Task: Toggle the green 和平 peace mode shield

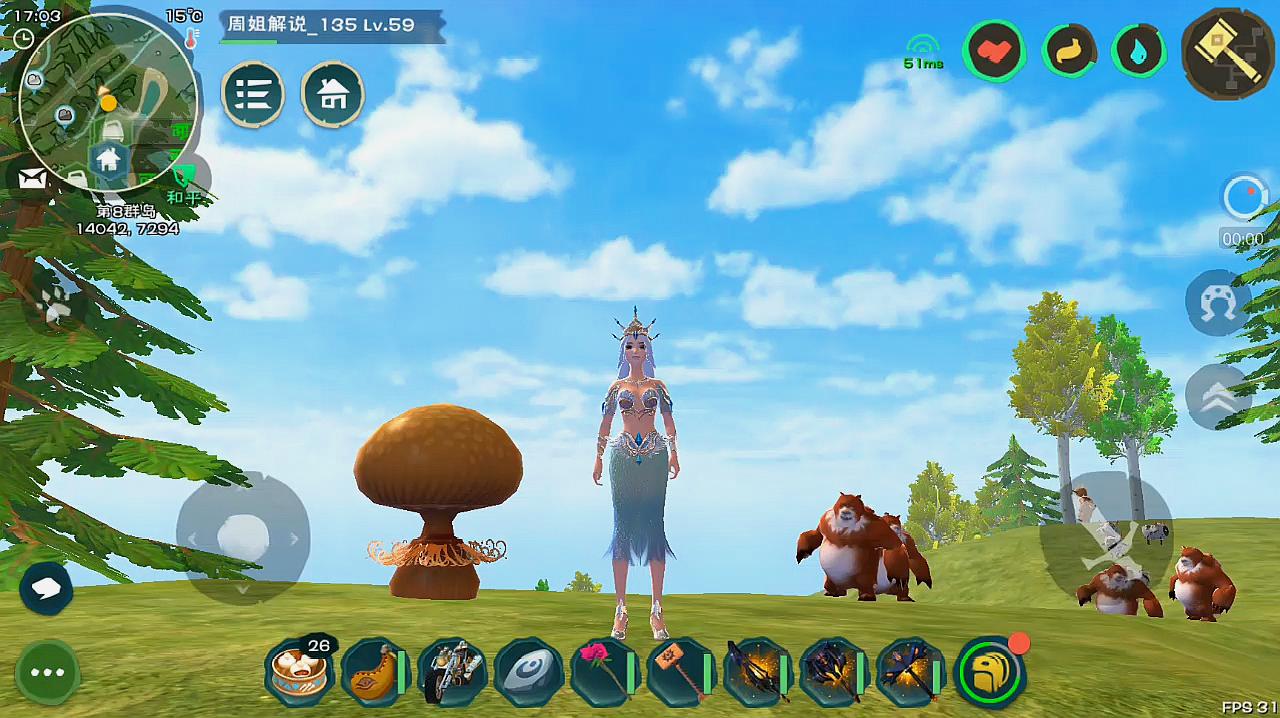Action: 183,176
